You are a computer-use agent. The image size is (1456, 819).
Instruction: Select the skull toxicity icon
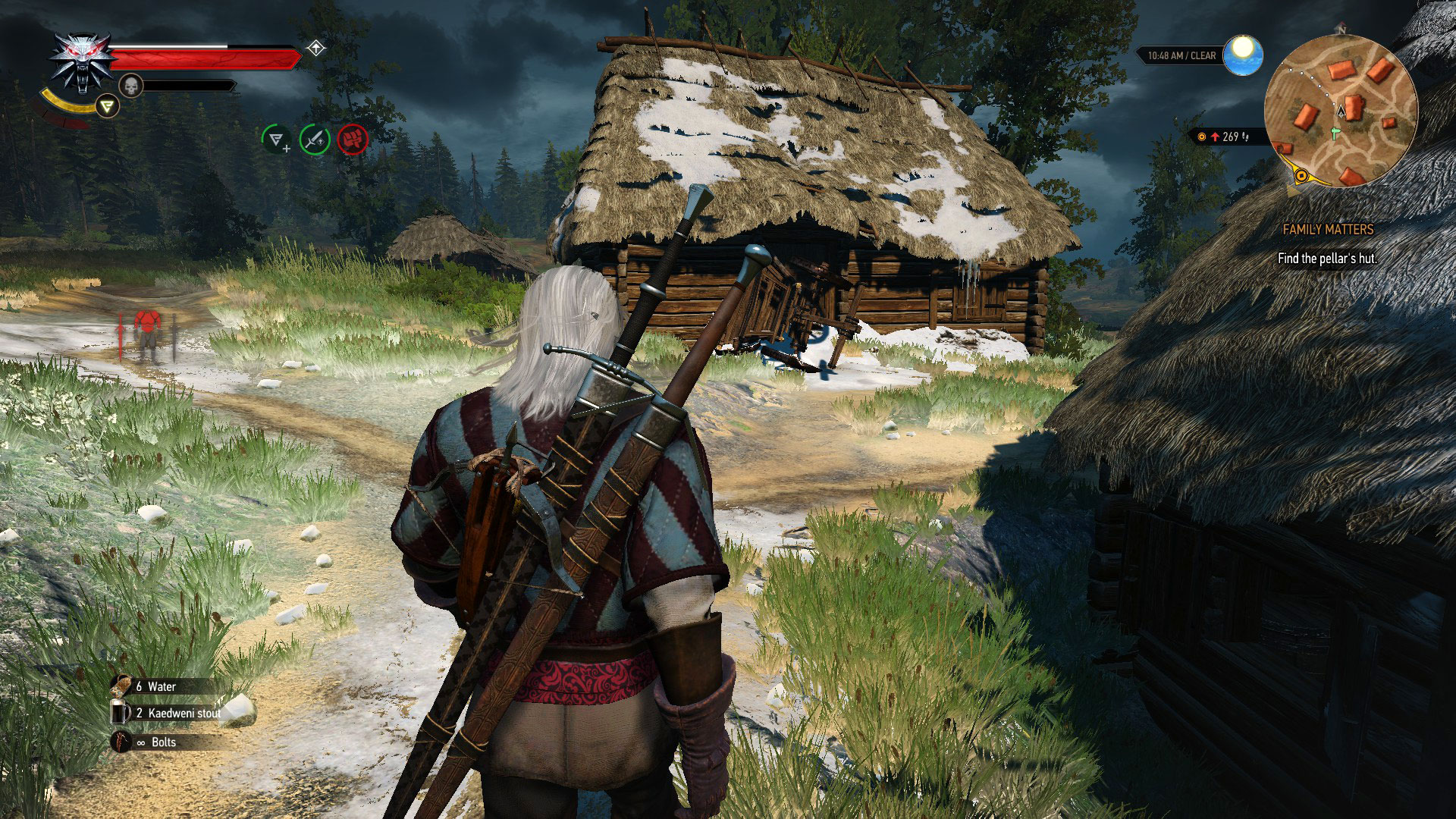(x=132, y=83)
